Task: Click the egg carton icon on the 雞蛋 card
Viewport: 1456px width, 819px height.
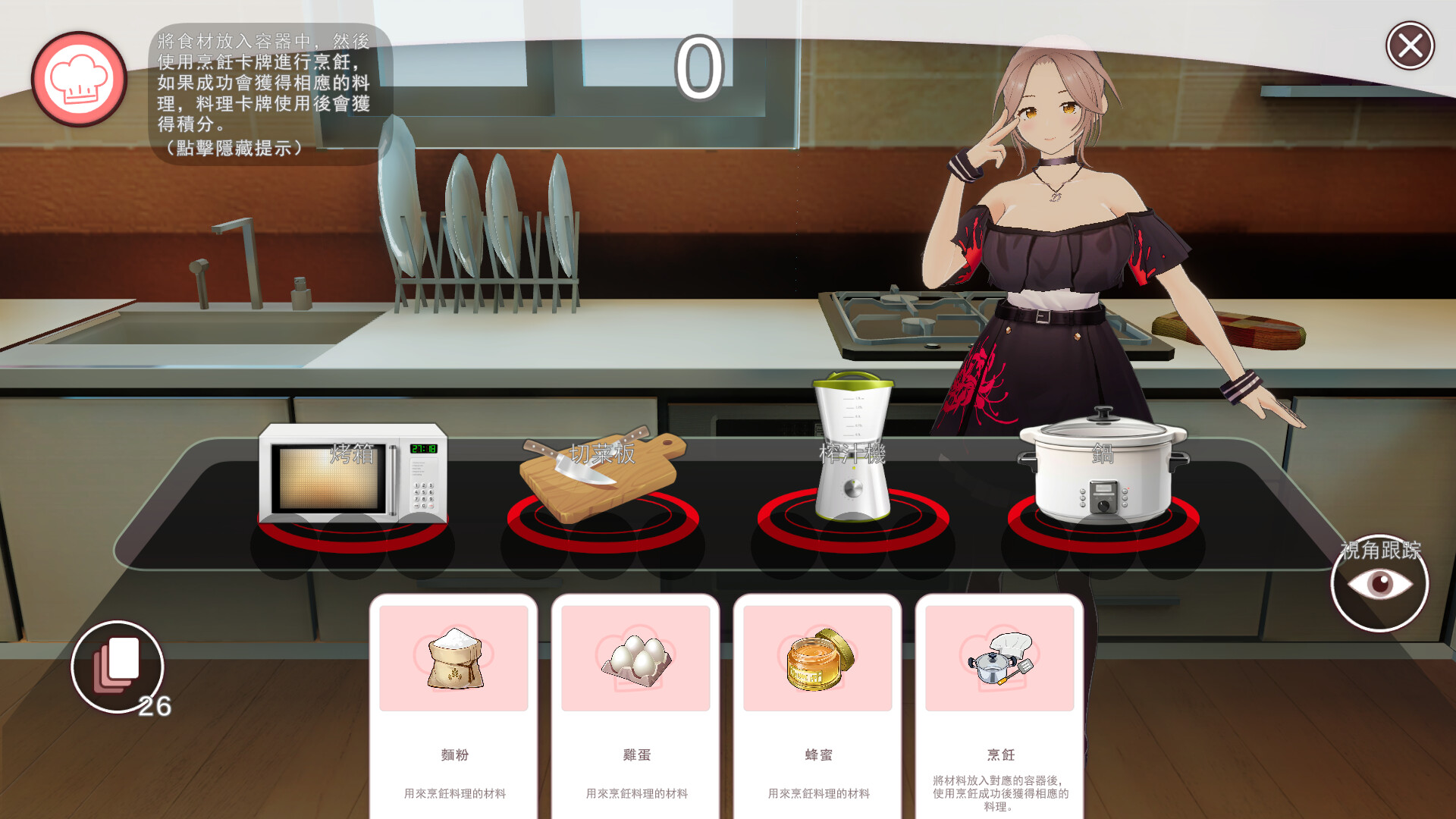Action: [x=635, y=658]
